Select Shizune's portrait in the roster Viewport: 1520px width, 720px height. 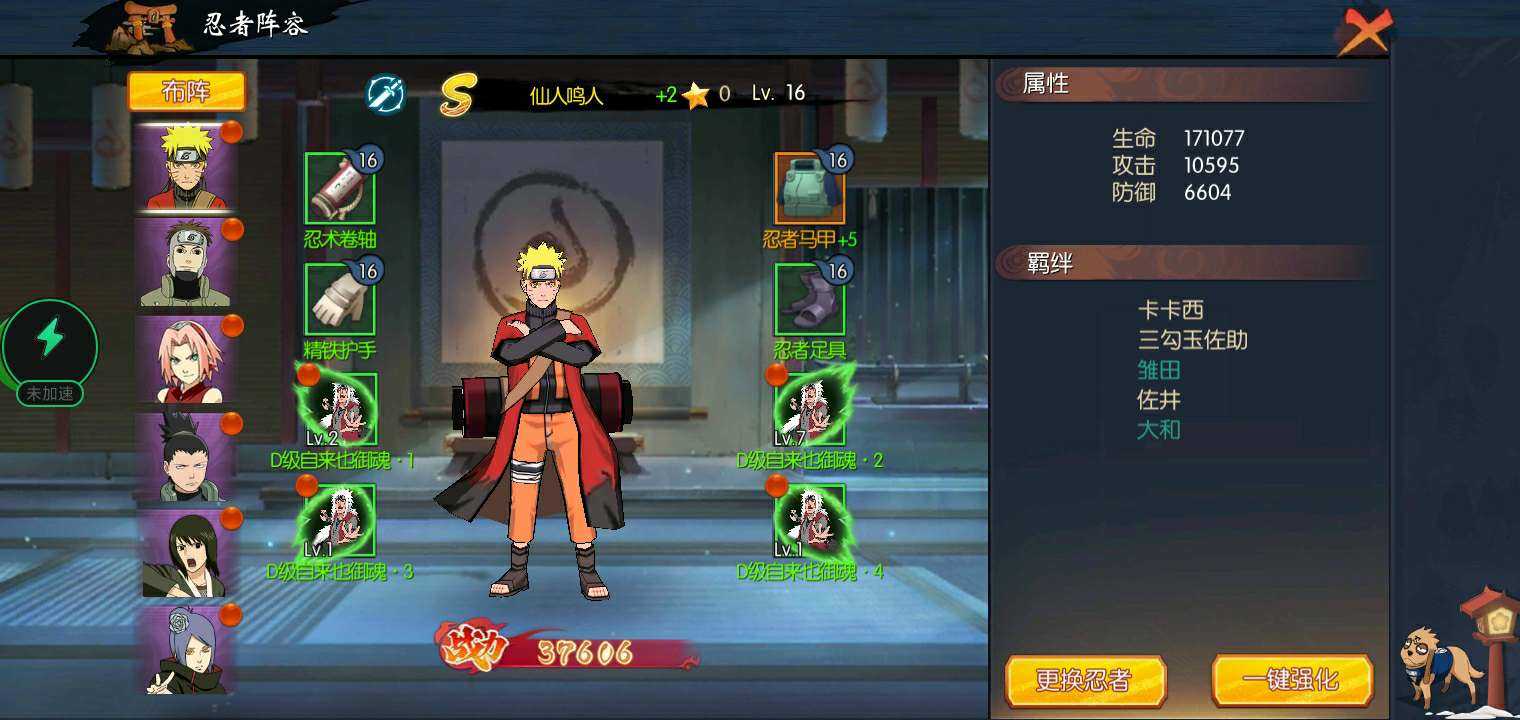click(185, 553)
